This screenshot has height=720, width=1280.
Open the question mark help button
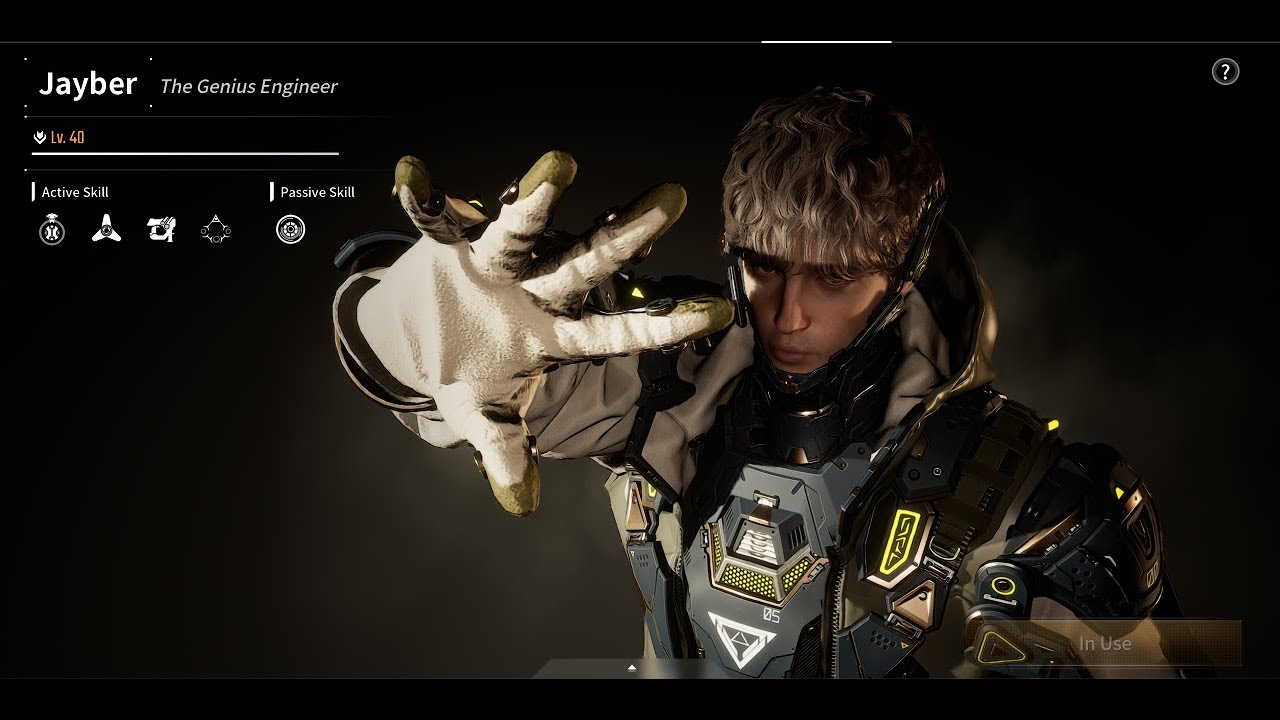(x=1225, y=72)
